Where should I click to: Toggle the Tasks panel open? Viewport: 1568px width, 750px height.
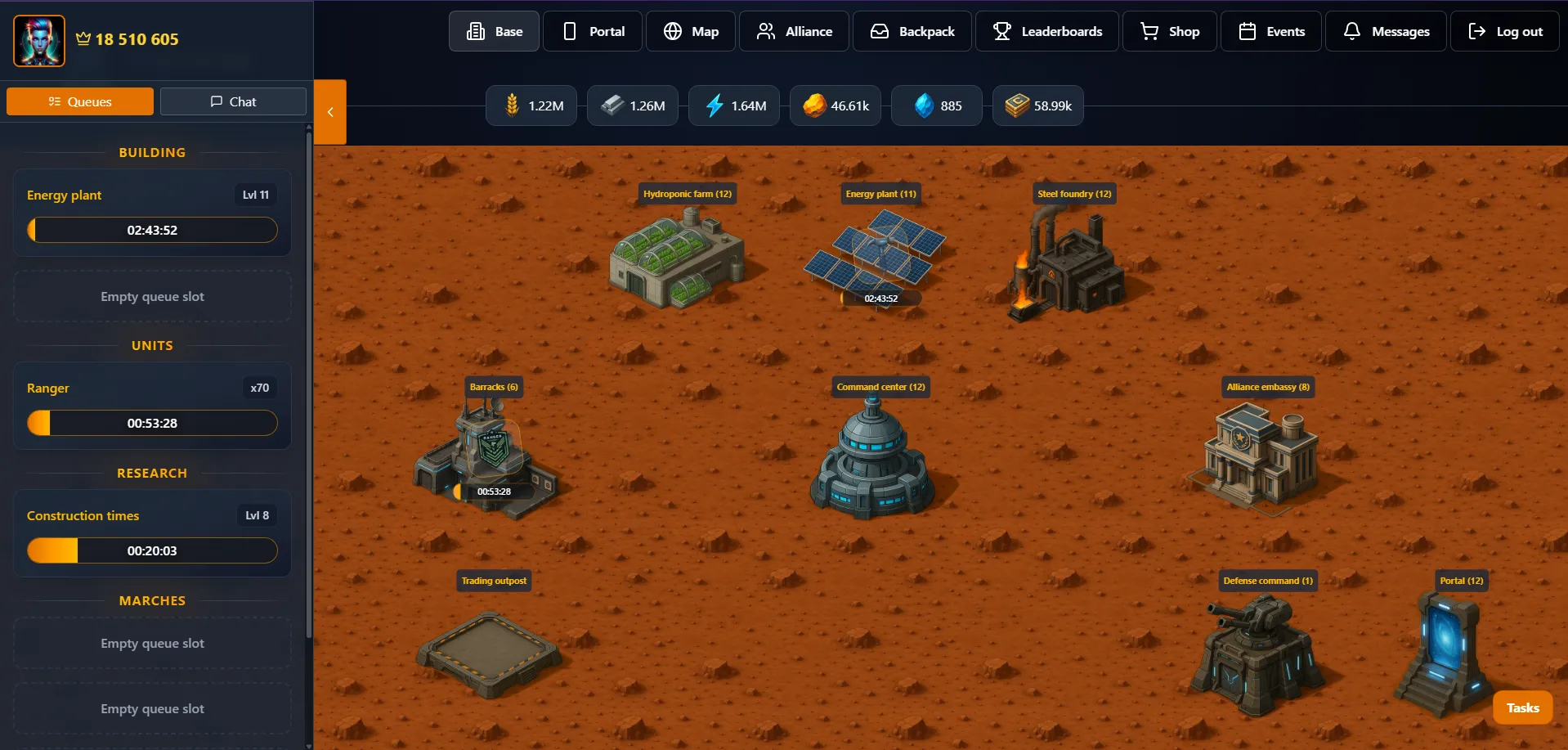point(1522,707)
